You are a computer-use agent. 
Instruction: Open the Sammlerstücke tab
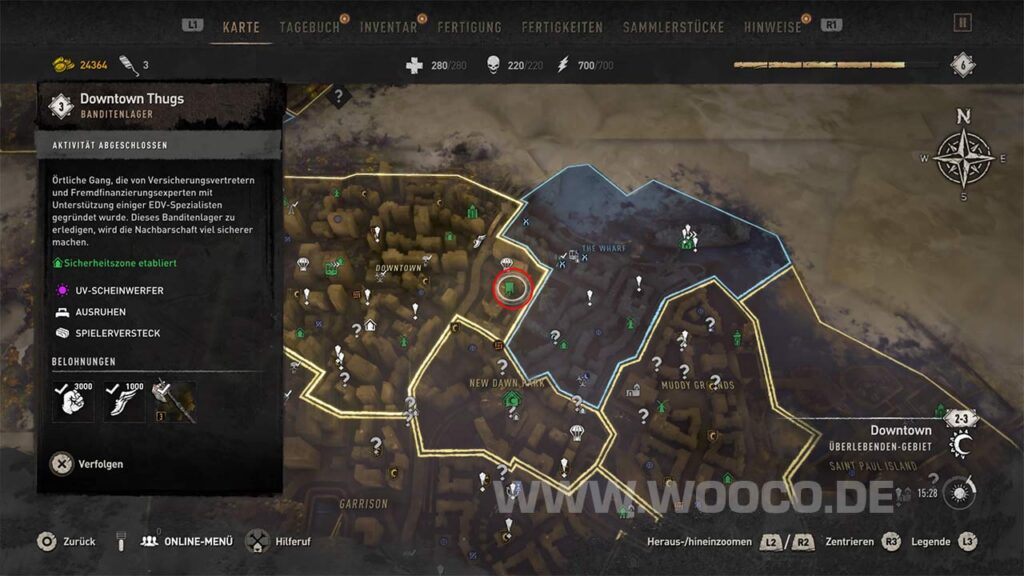pyautogui.click(x=673, y=28)
